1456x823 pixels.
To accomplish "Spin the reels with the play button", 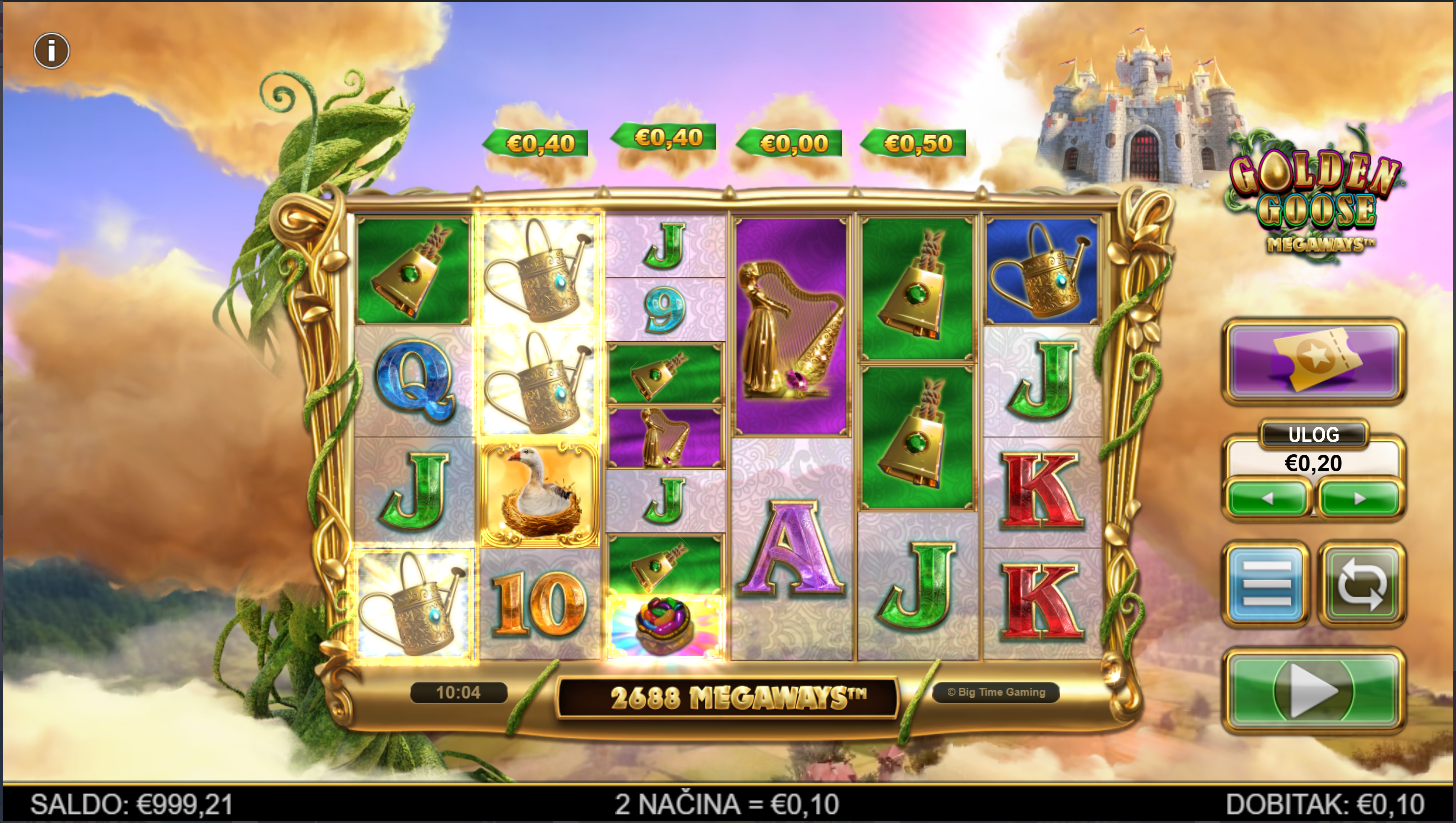I will click(x=1314, y=690).
